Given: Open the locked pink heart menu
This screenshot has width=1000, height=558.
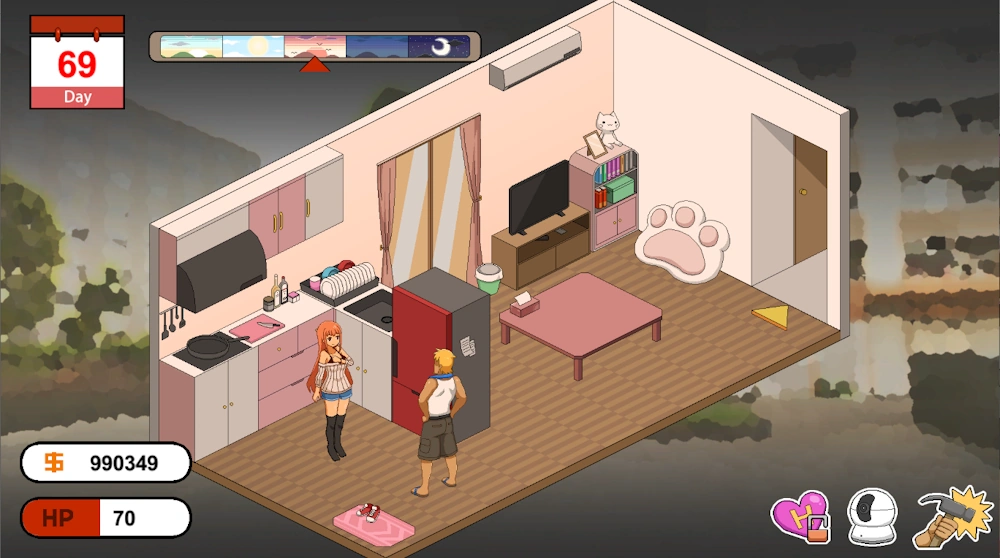Looking at the screenshot, I should (x=800, y=517).
